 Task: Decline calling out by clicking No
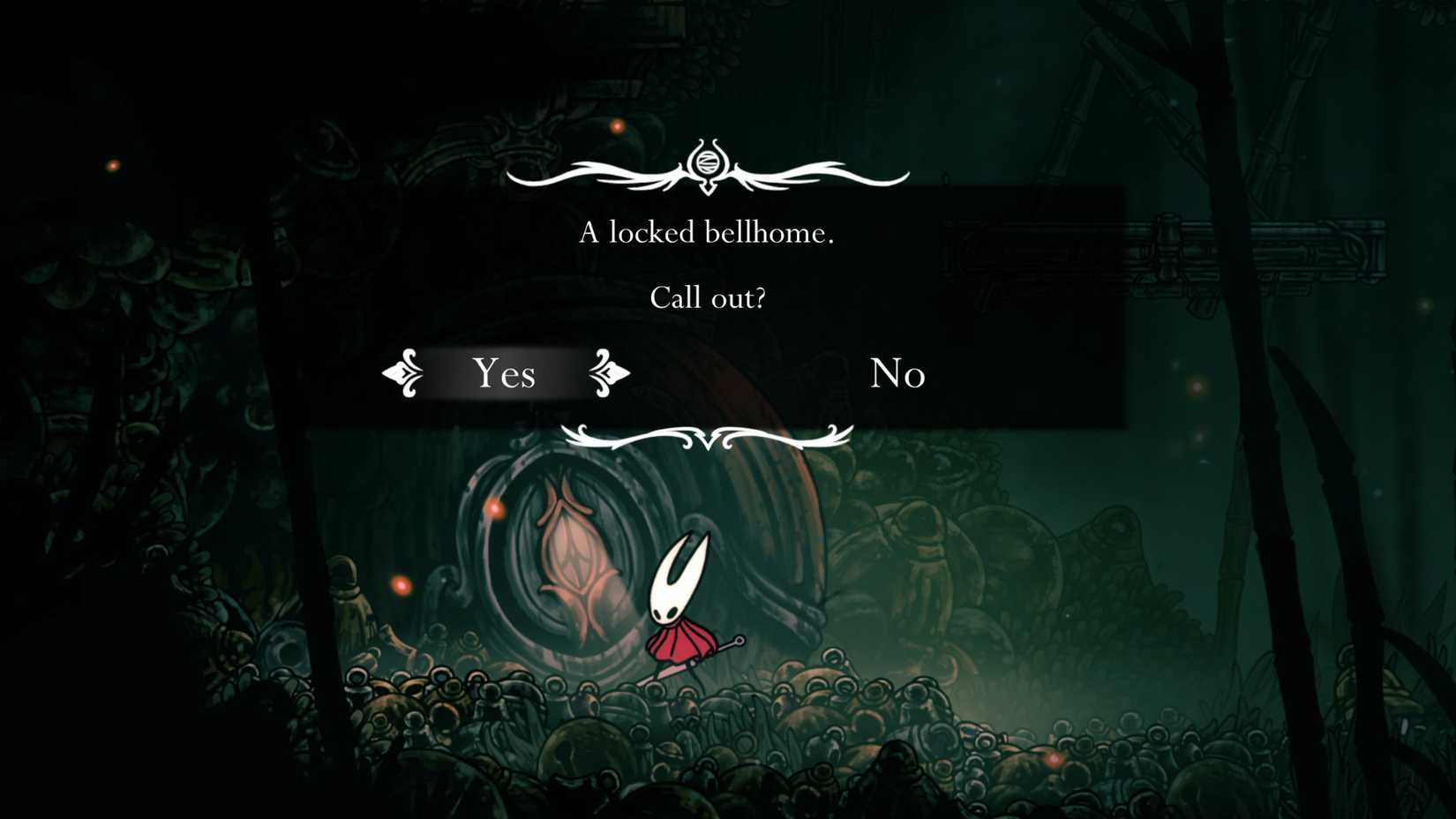point(897,374)
